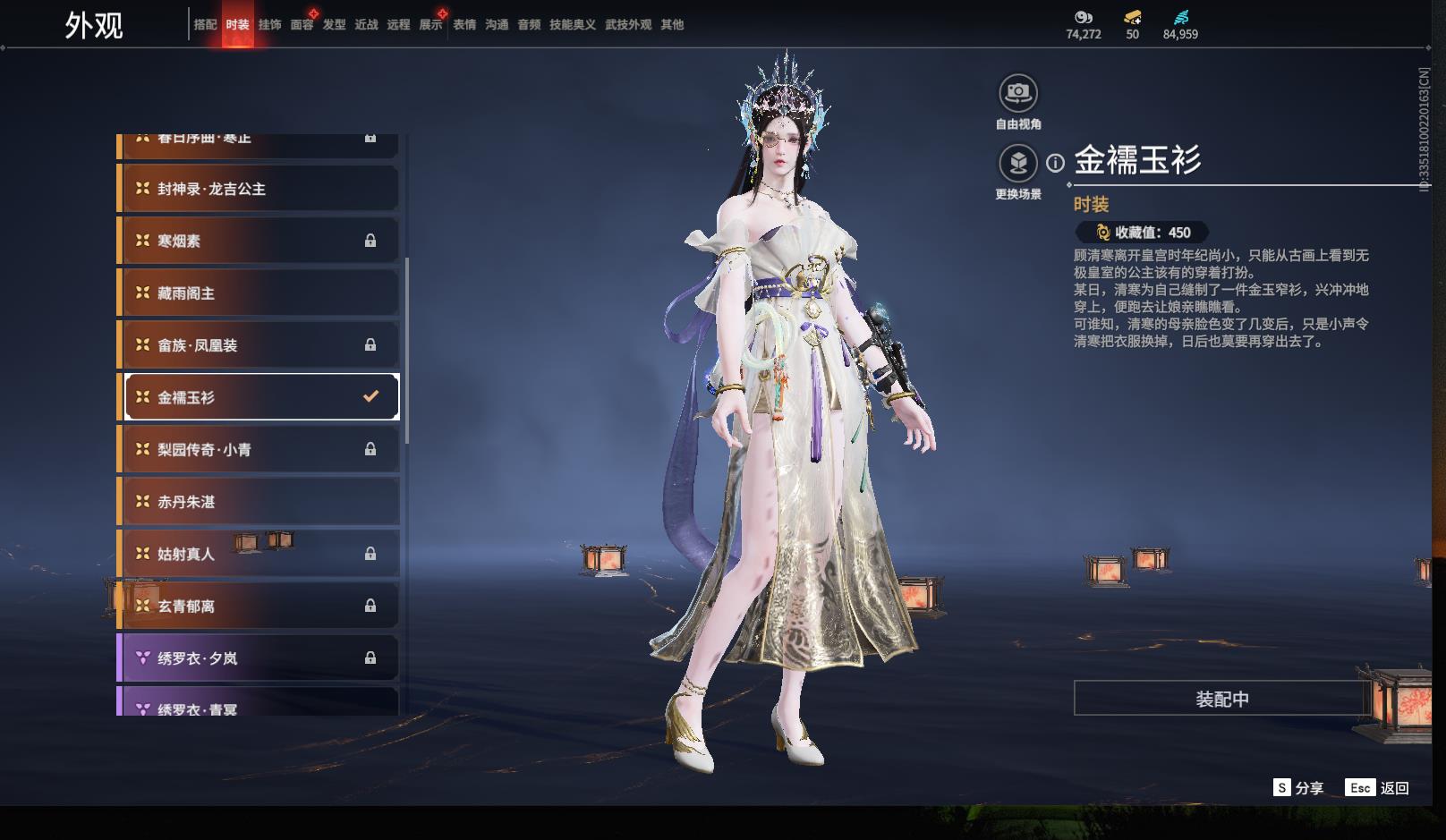Switch to the 搭配 tab
The width and height of the screenshot is (1446, 840).
205,25
